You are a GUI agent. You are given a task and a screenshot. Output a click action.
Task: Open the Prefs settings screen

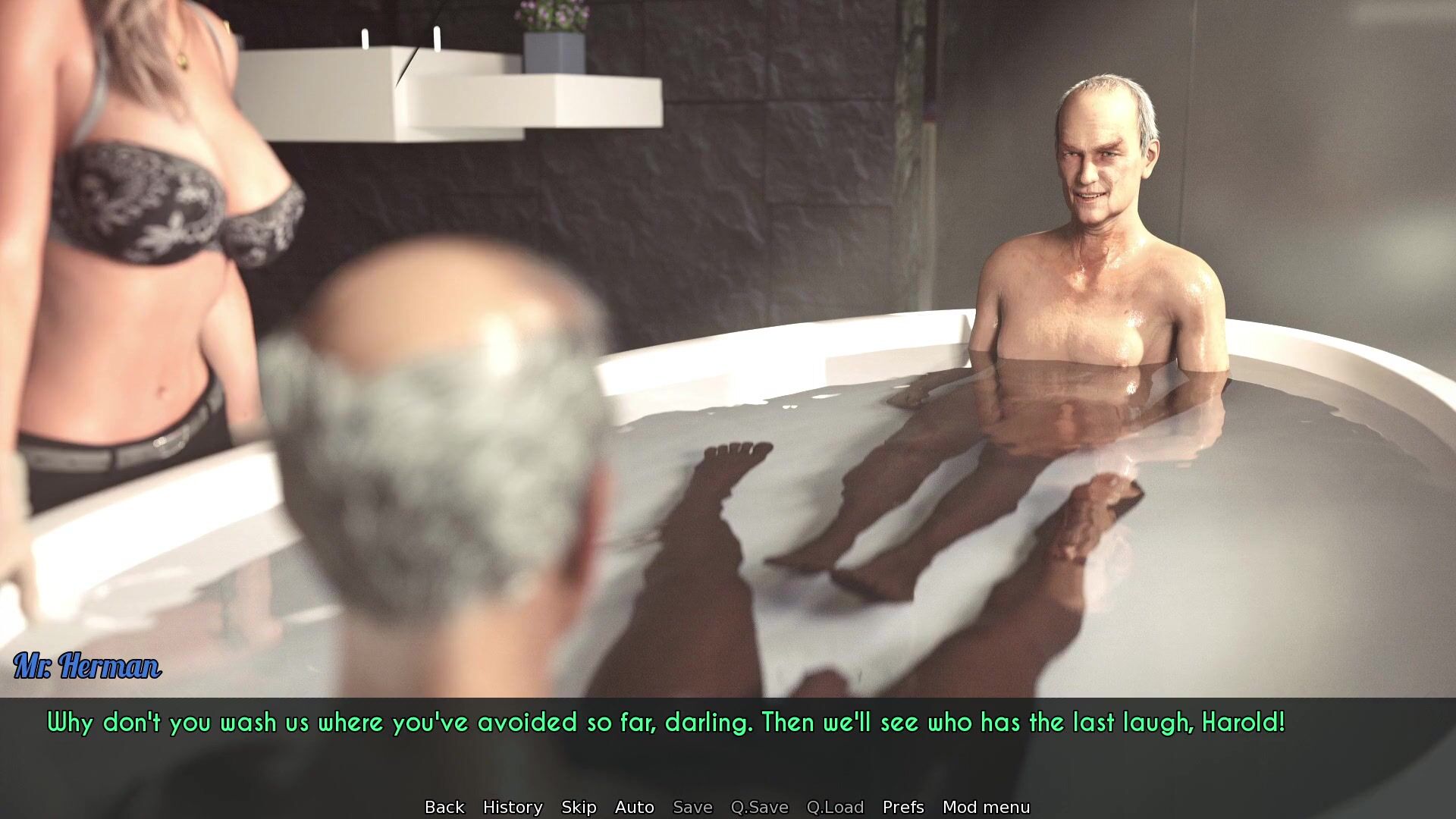(903, 807)
